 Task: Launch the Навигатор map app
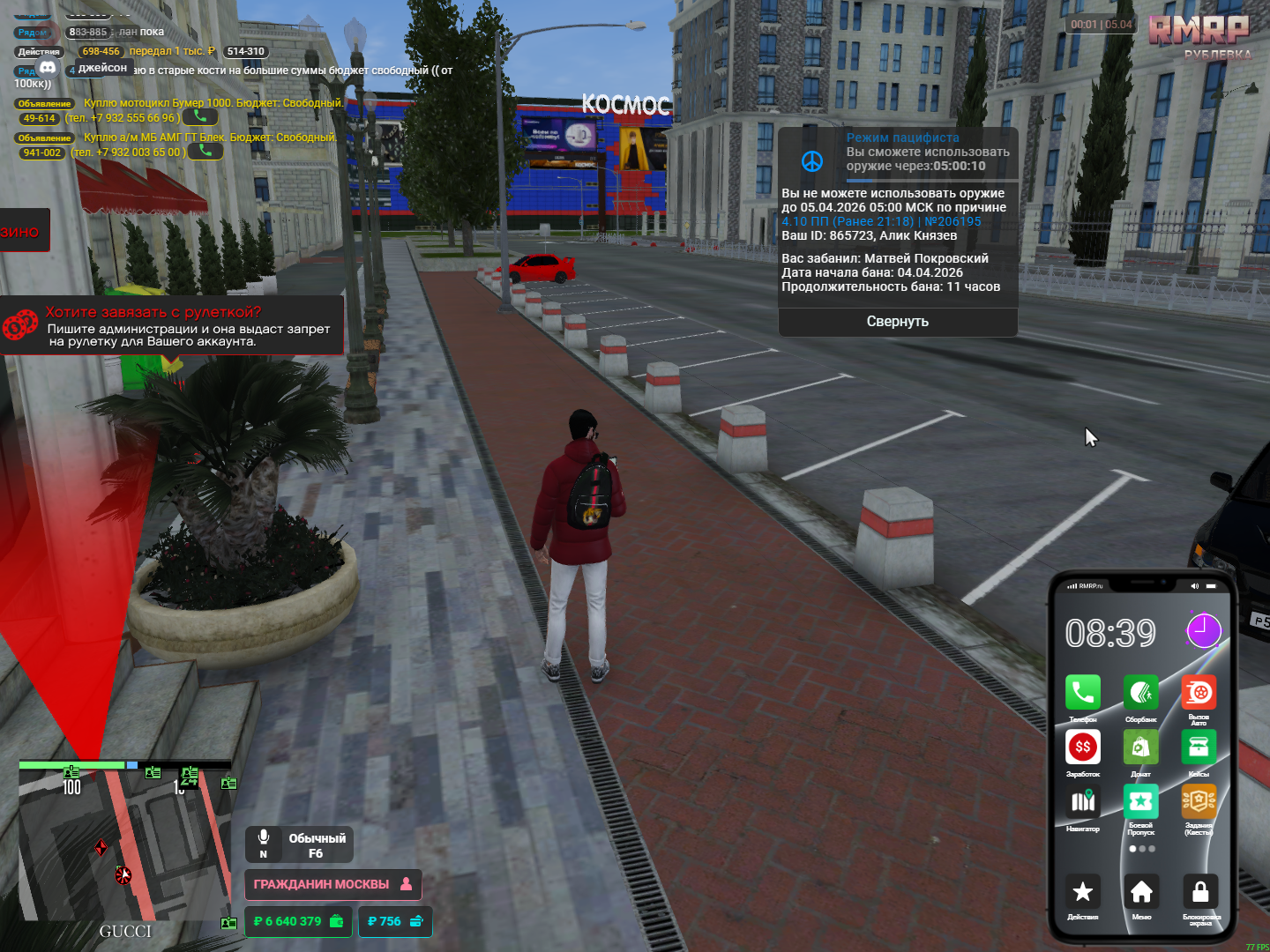click(1082, 802)
